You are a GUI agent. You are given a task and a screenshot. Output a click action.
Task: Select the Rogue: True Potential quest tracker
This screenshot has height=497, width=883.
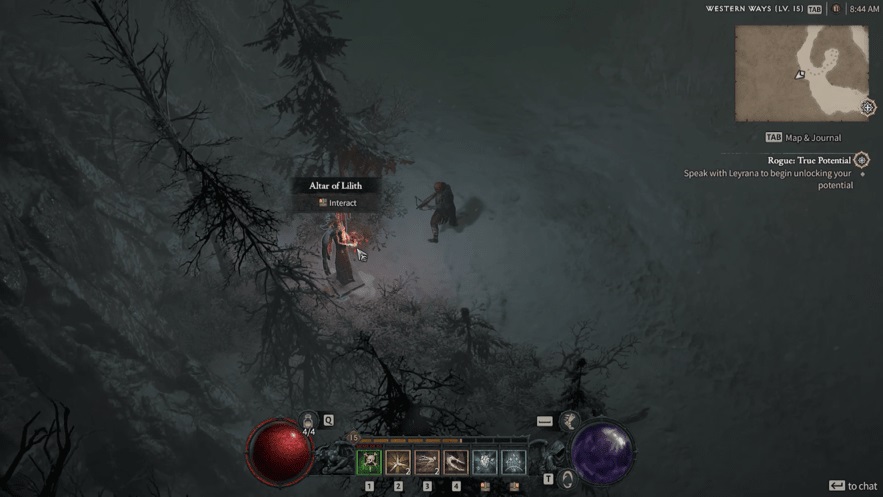(x=808, y=160)
